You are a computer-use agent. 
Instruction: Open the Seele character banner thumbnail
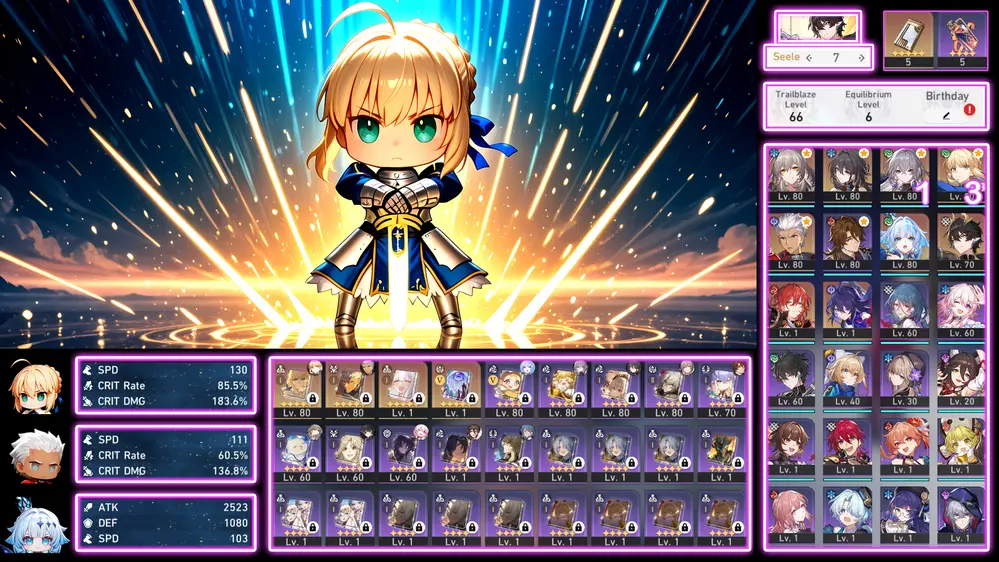(x=818, y=27)
